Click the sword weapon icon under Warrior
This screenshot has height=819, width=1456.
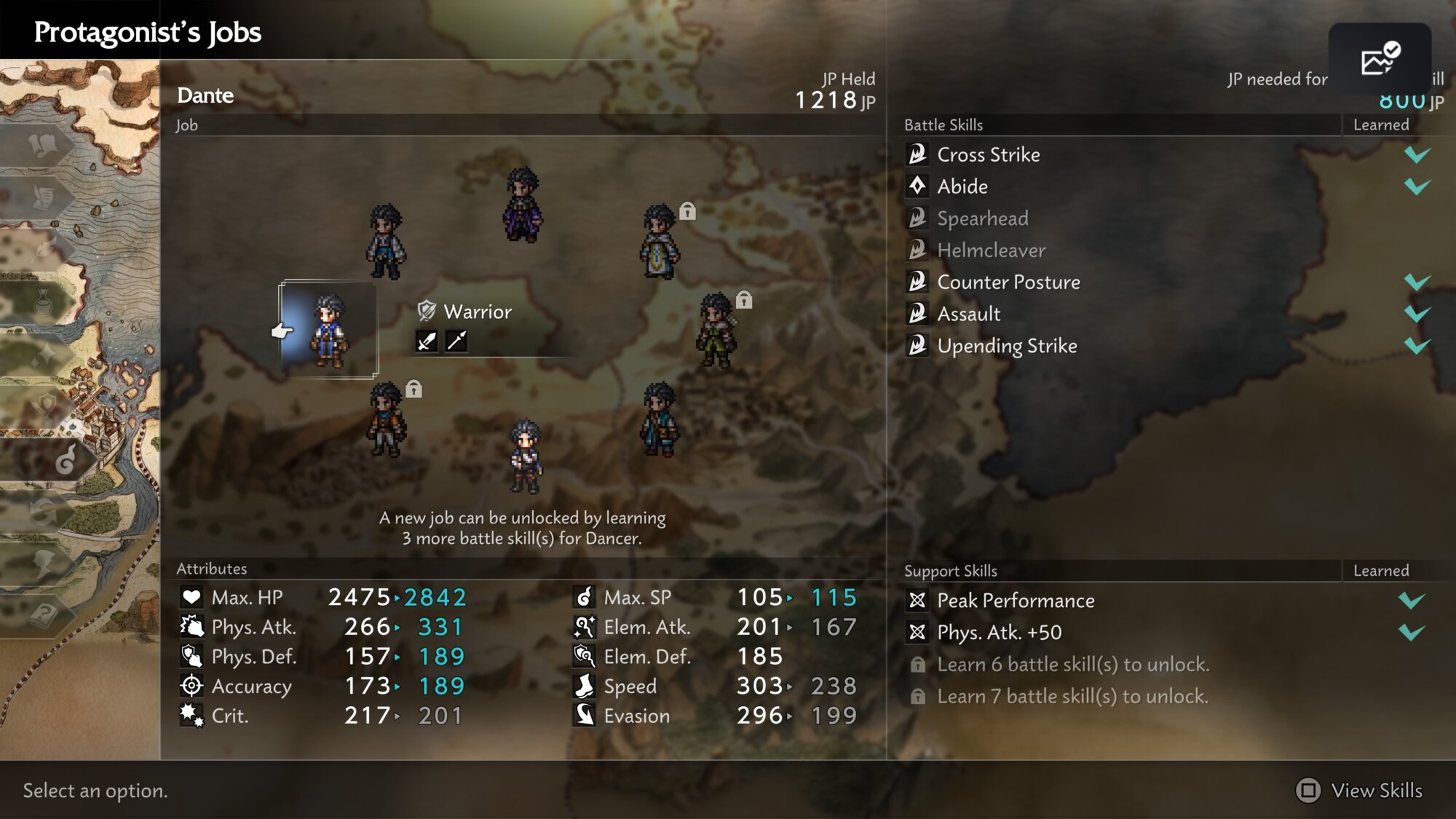coord(427,341)
